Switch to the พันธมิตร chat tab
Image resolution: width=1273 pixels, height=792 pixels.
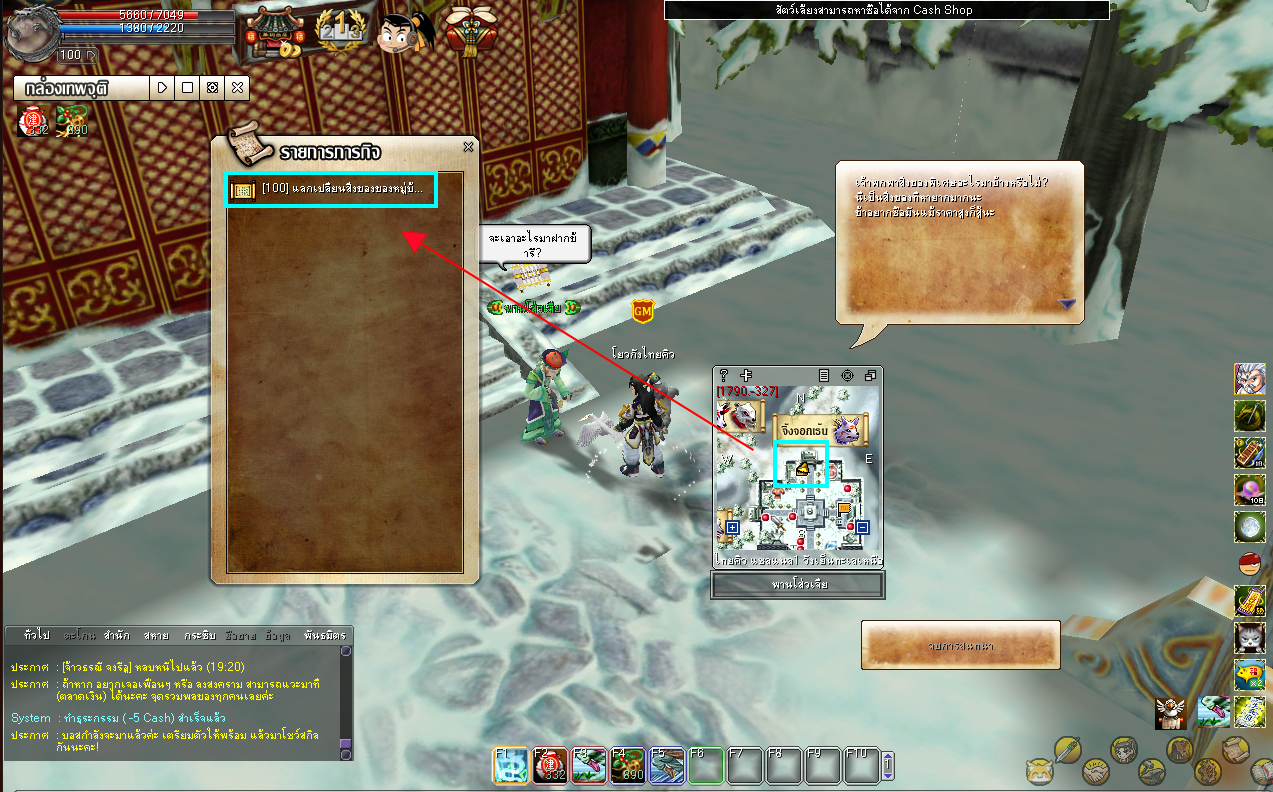pyautogui.click(x=324, y=635)
